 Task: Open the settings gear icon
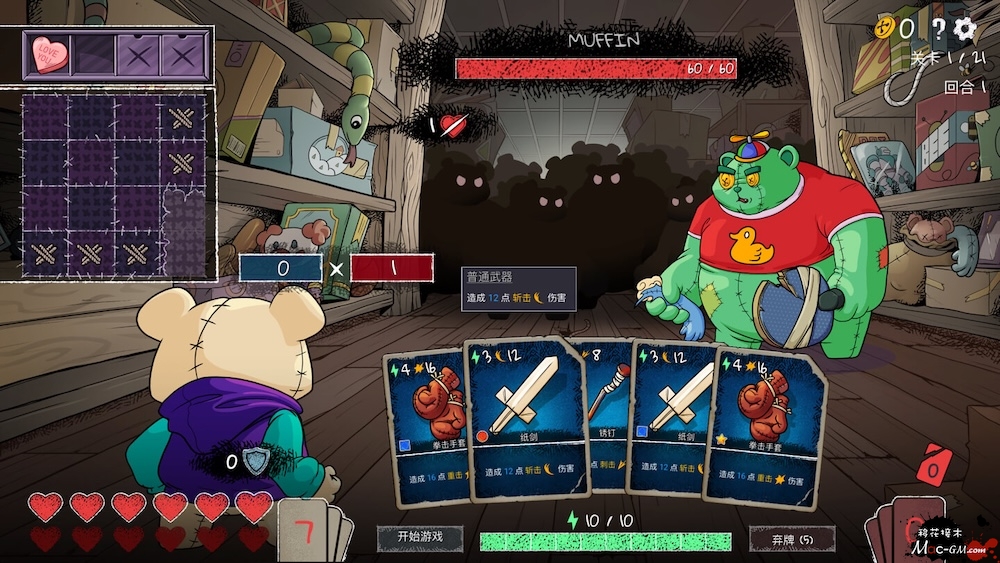pyautogui.click(x=965, y=29)
